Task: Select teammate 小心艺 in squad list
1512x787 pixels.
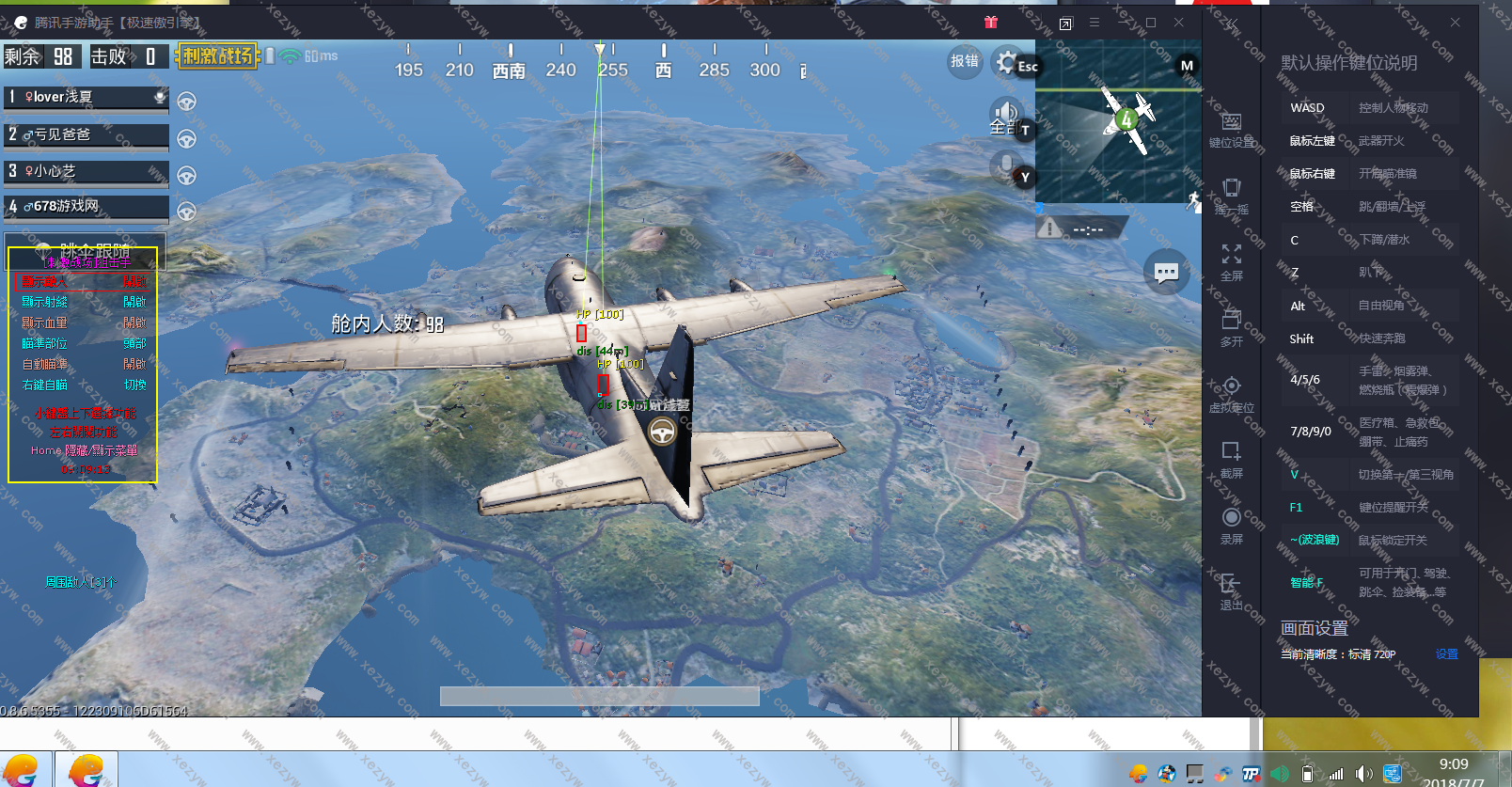Action: coord(86,171)
